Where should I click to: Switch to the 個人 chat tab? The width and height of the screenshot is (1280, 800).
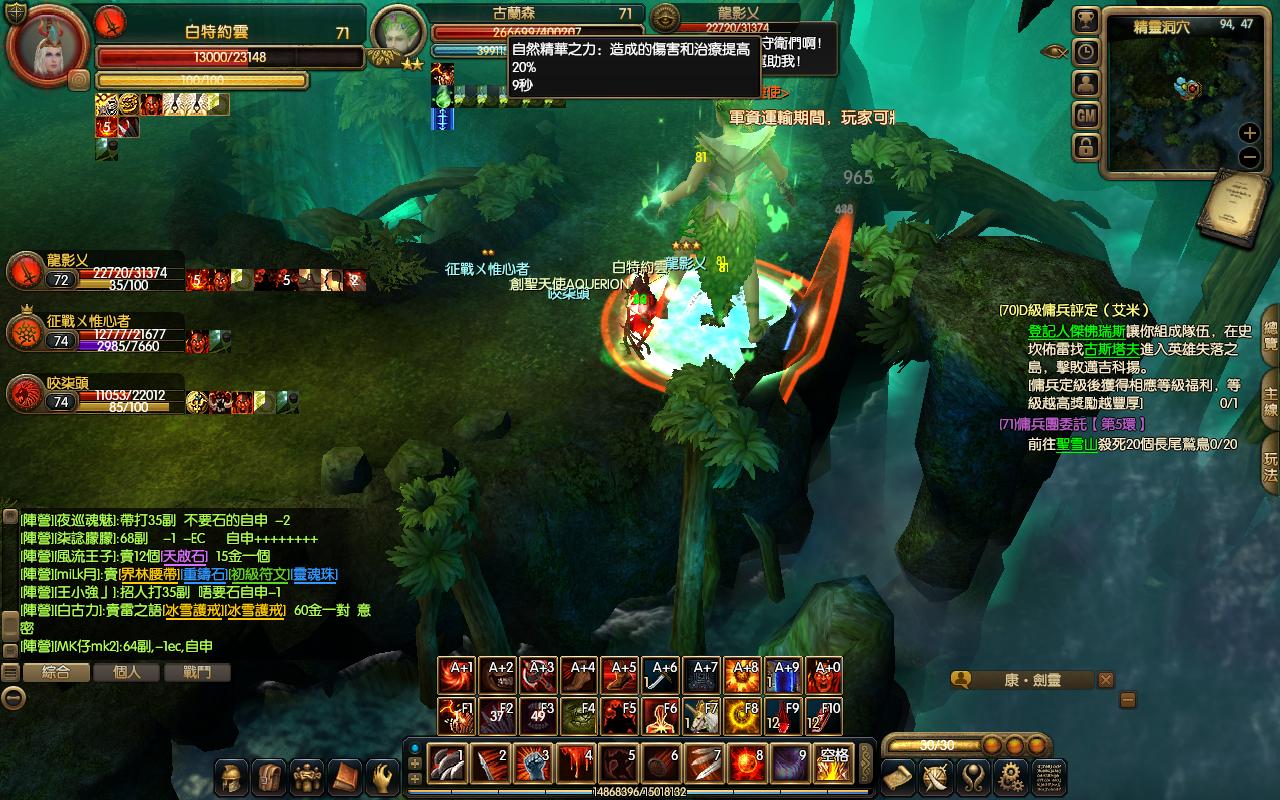pos(127,672)
